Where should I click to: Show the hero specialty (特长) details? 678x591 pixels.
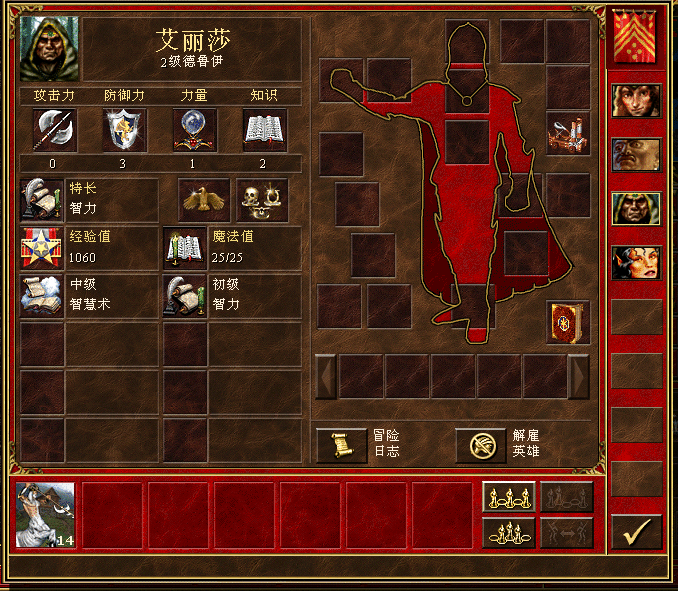(41, 200)
